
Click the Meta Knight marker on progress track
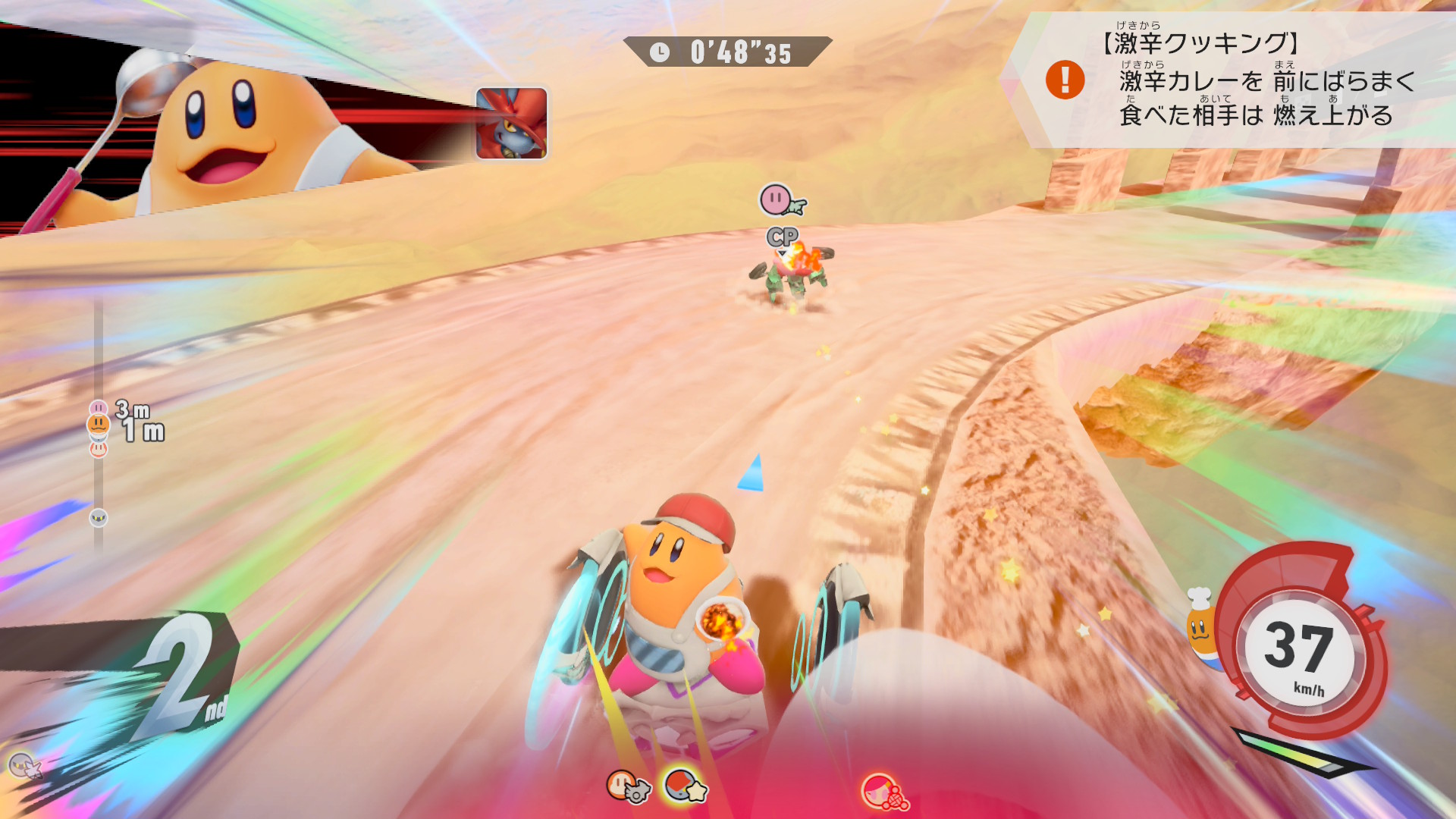click(99, 518)
